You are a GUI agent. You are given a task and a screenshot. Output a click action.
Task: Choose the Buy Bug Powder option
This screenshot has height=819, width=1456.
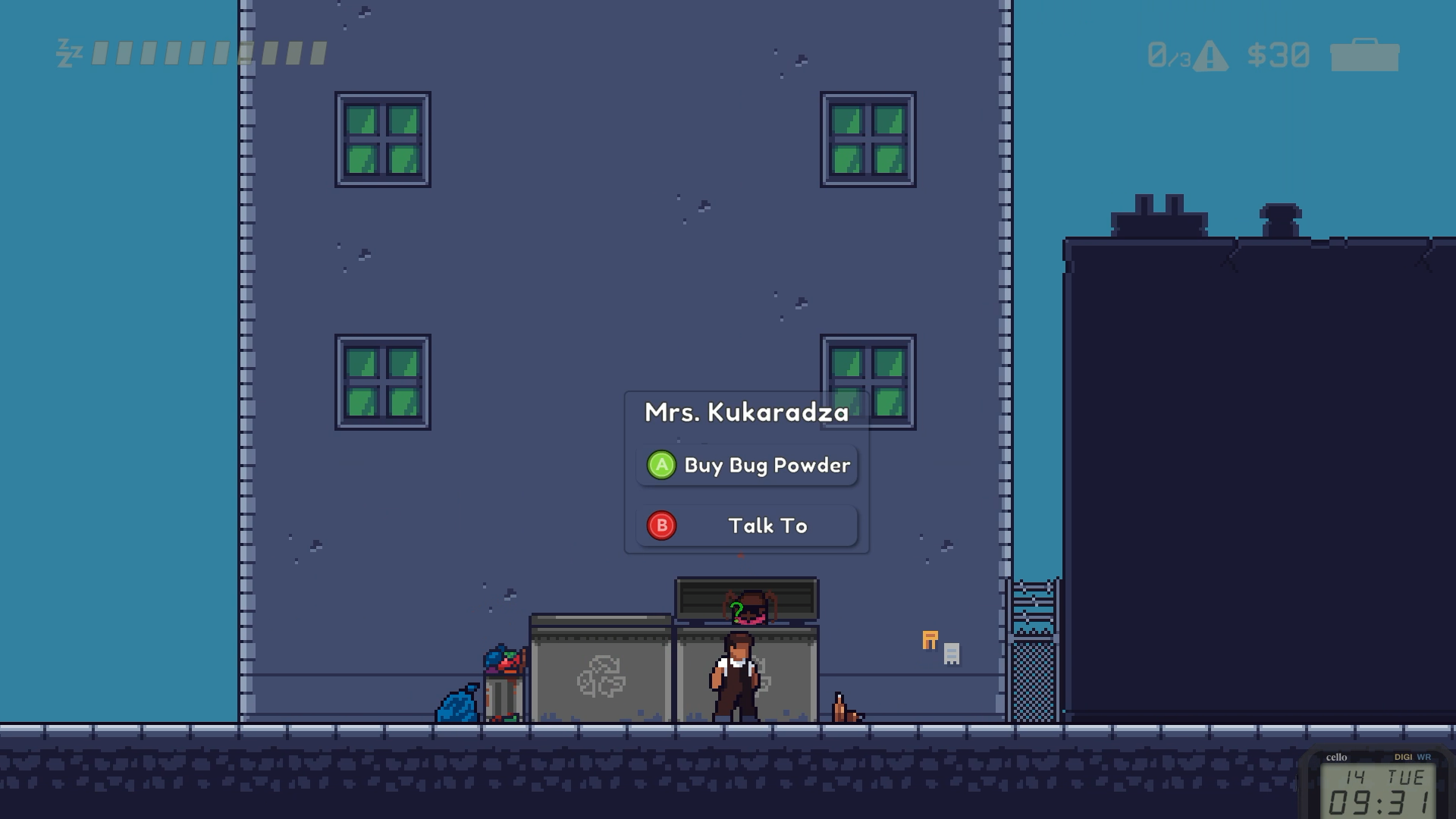point(748,466)
